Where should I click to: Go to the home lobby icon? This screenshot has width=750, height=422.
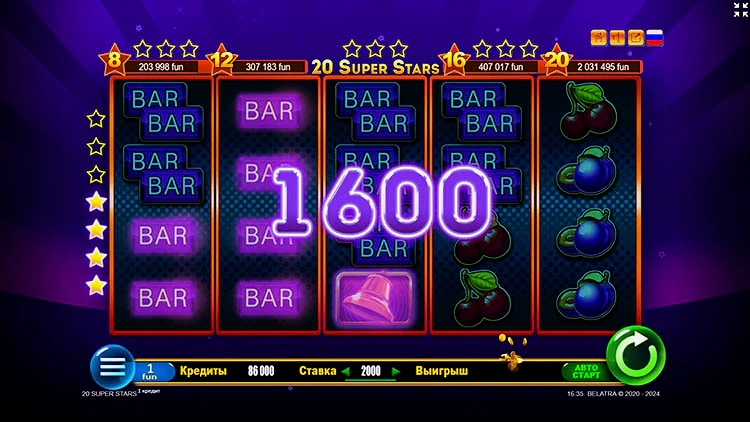(598, 38)
